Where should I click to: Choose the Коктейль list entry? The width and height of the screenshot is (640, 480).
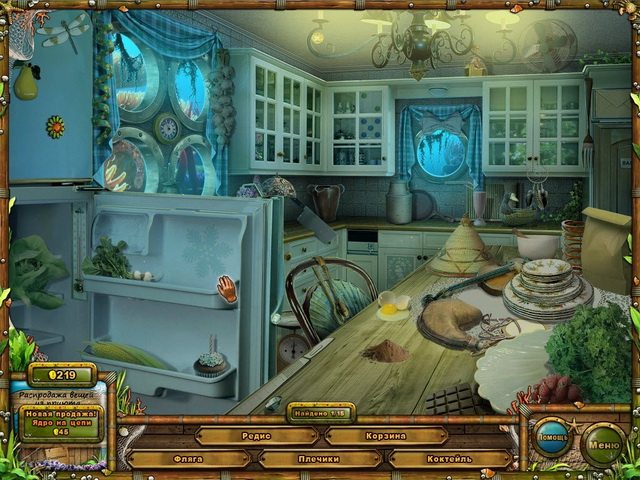[450, 459]
